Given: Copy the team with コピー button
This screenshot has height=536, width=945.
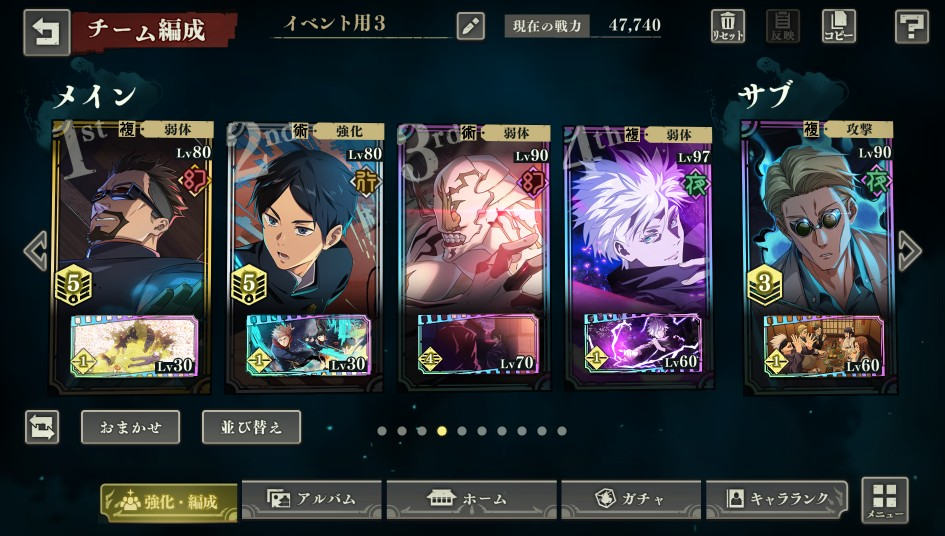Looking at the screenshot, I should tap(838, 26).
